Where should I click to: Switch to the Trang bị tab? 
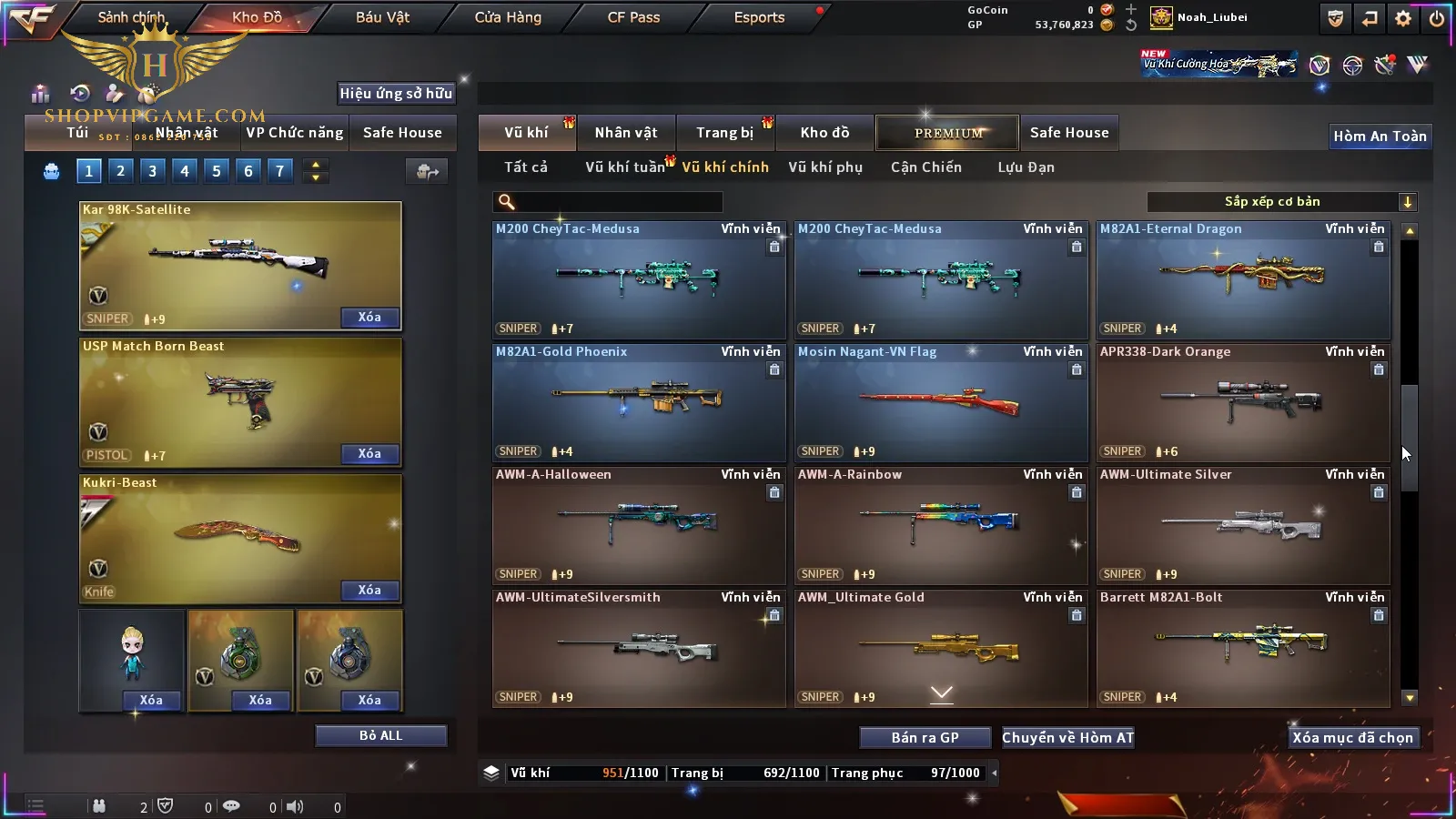pyautogui.click(x=724, y=133)
